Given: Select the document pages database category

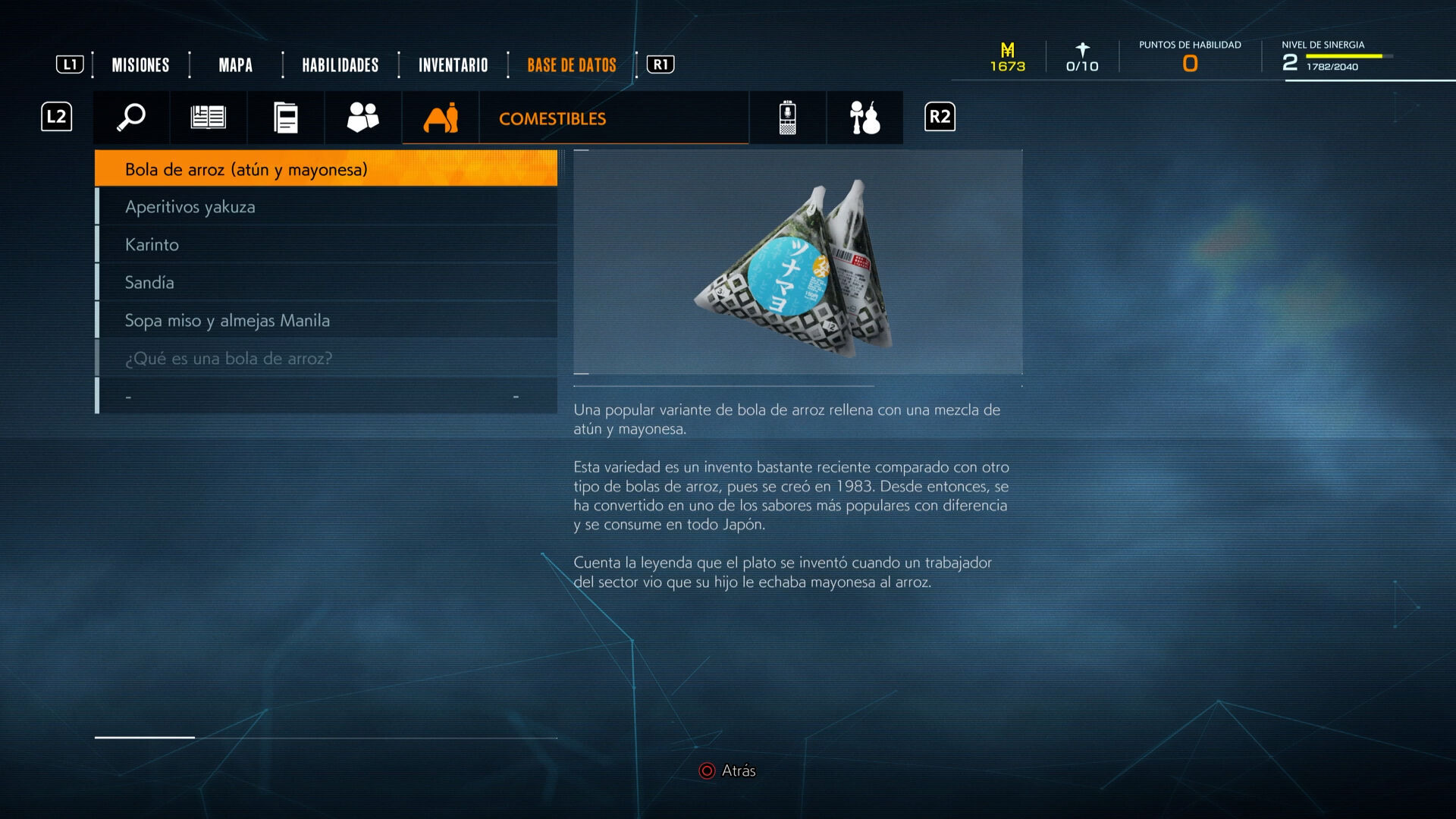Looking at the screenshot, I should click(285, 118).
